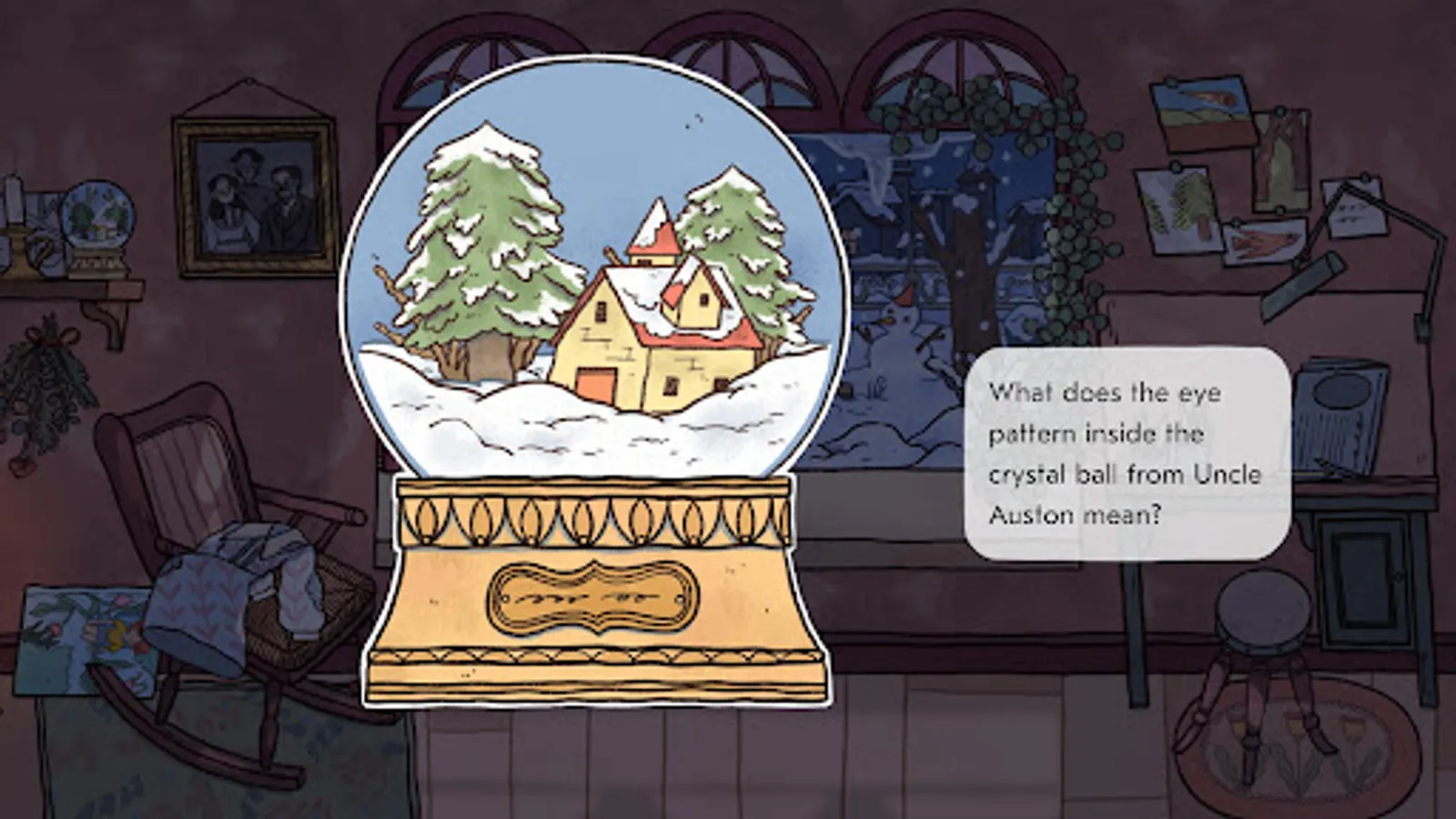This screenshot has height=819, width=1456.
Task: Click the orange door of the snow globe house
Action: (596, 382)
